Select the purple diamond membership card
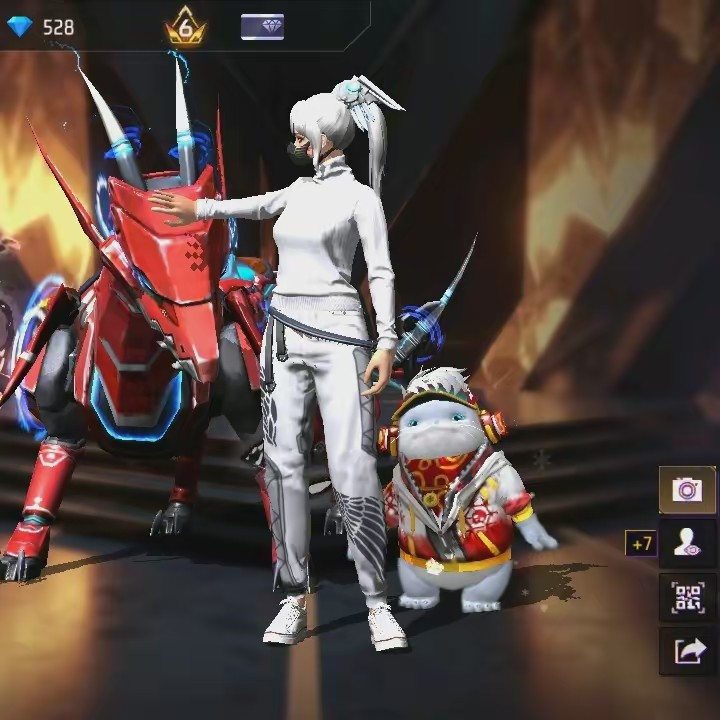Screen dimensions: 720x720 [x=262, y=27]
